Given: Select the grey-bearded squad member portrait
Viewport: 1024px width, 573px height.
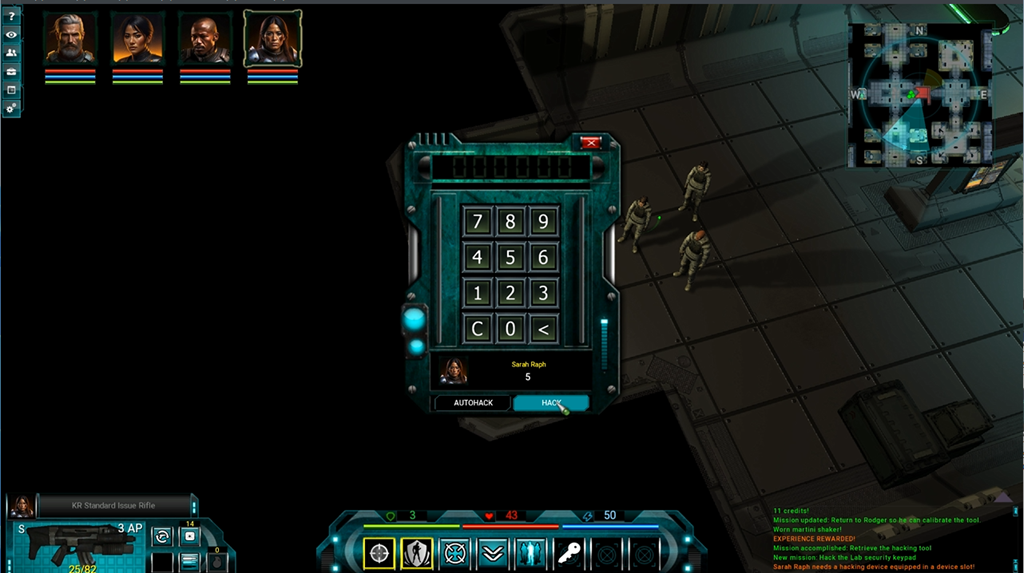Looking at the screenshot, I should point(70,40).
